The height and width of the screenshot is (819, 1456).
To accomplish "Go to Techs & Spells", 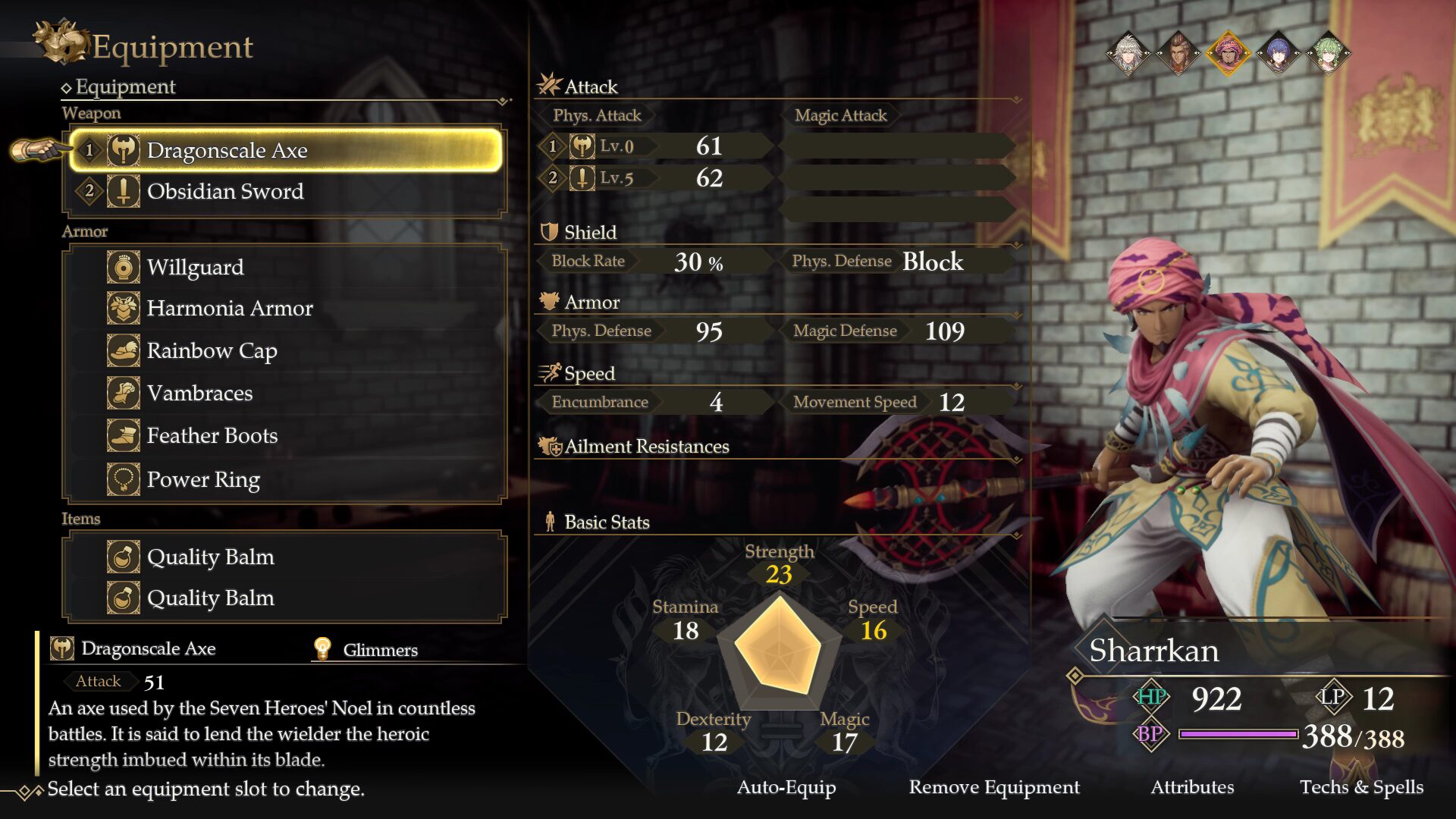I will point(1361,787).
